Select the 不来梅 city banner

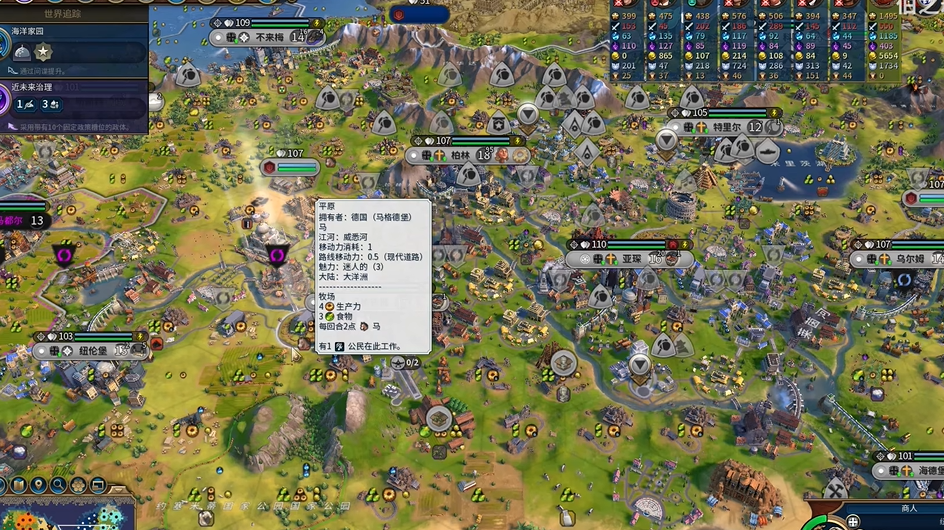(x=270, y=37)
